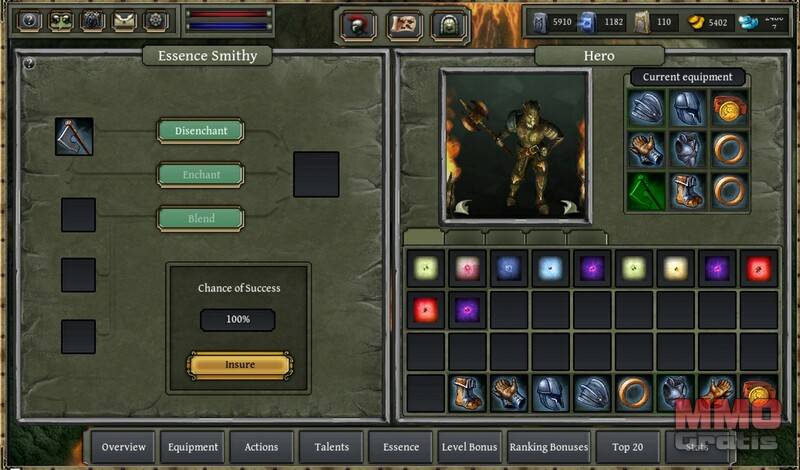
Task: Open the Overview tab
Action: (124, 447)
